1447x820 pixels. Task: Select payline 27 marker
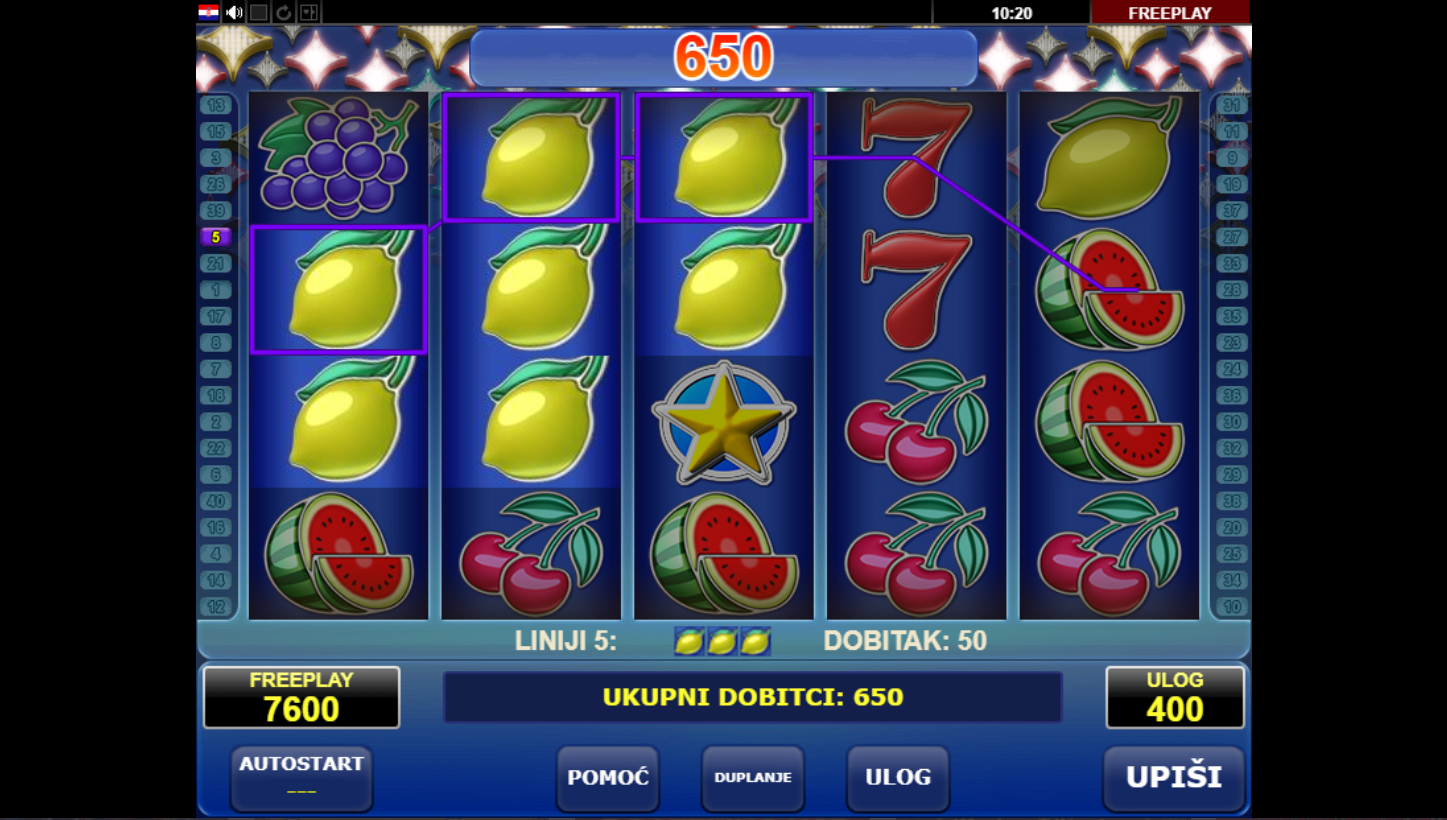pos(1232,237)
